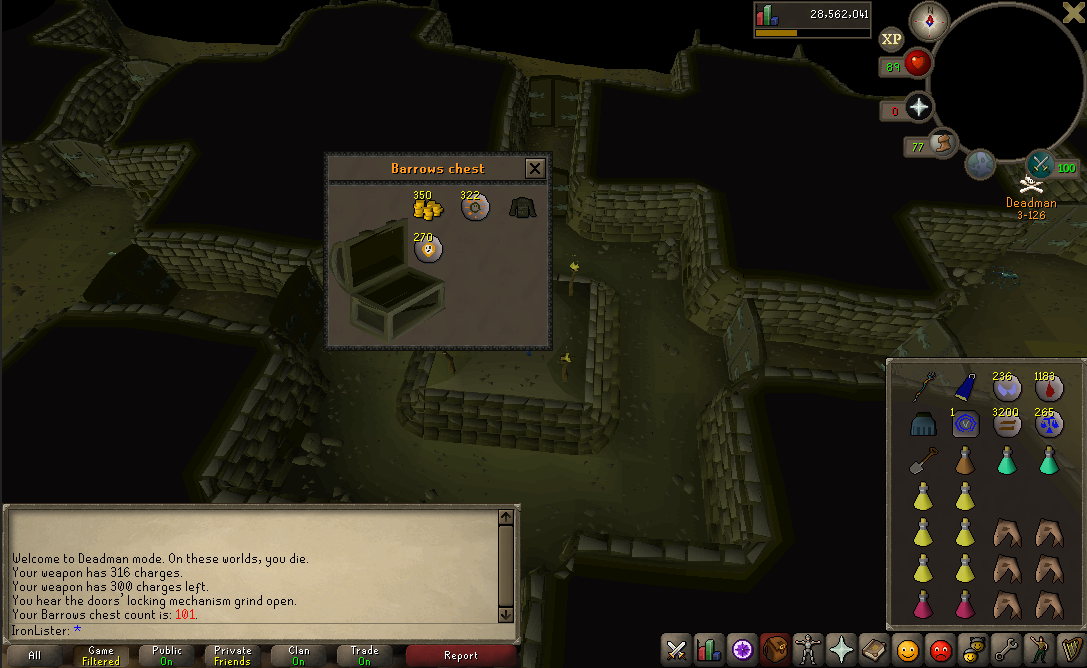This screenshot has width=1087, height=668.
Task: Switch chat to the Game filter tab
Action: tap(101, 656)
